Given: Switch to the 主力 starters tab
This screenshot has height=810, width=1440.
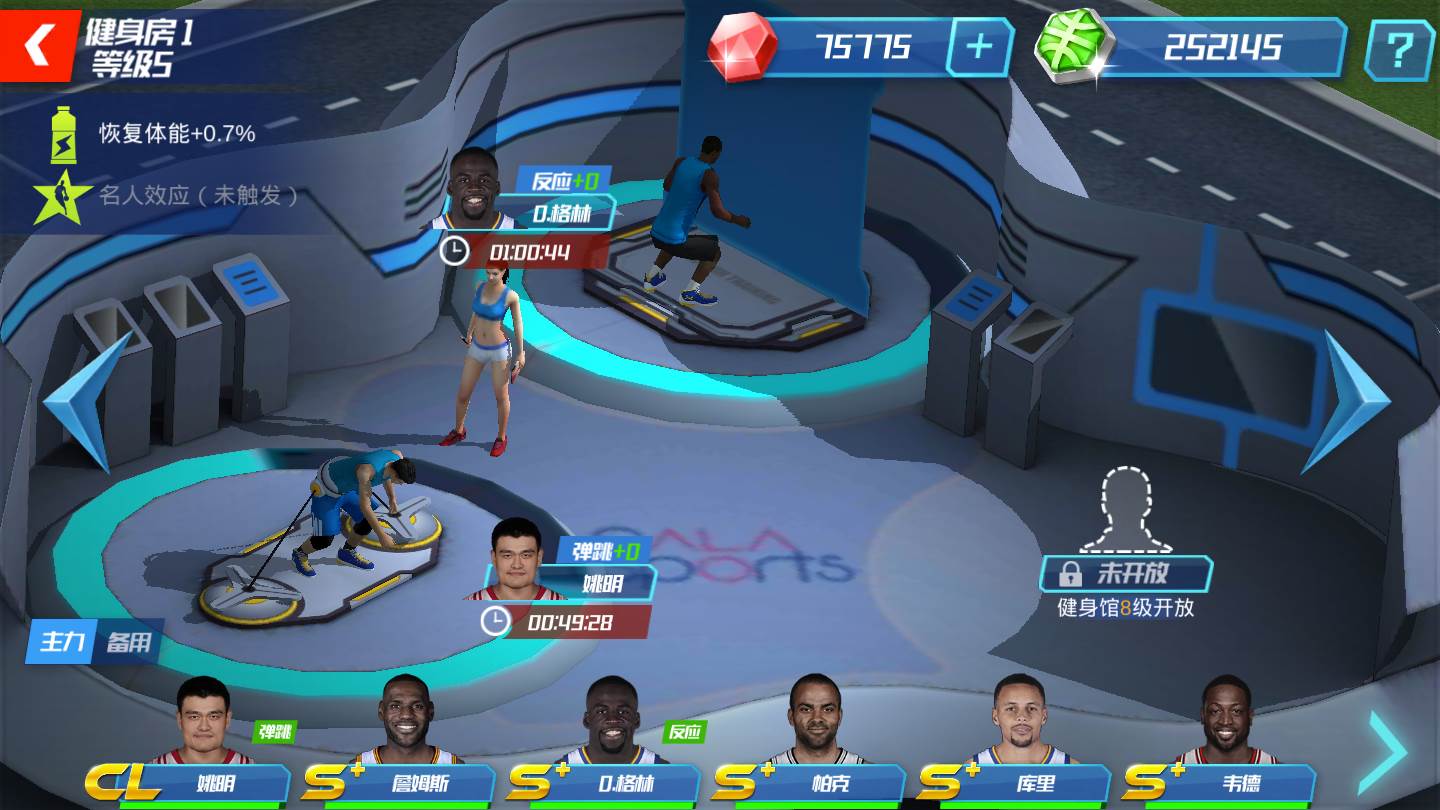Looking at the screenshot, I should 61,641.
